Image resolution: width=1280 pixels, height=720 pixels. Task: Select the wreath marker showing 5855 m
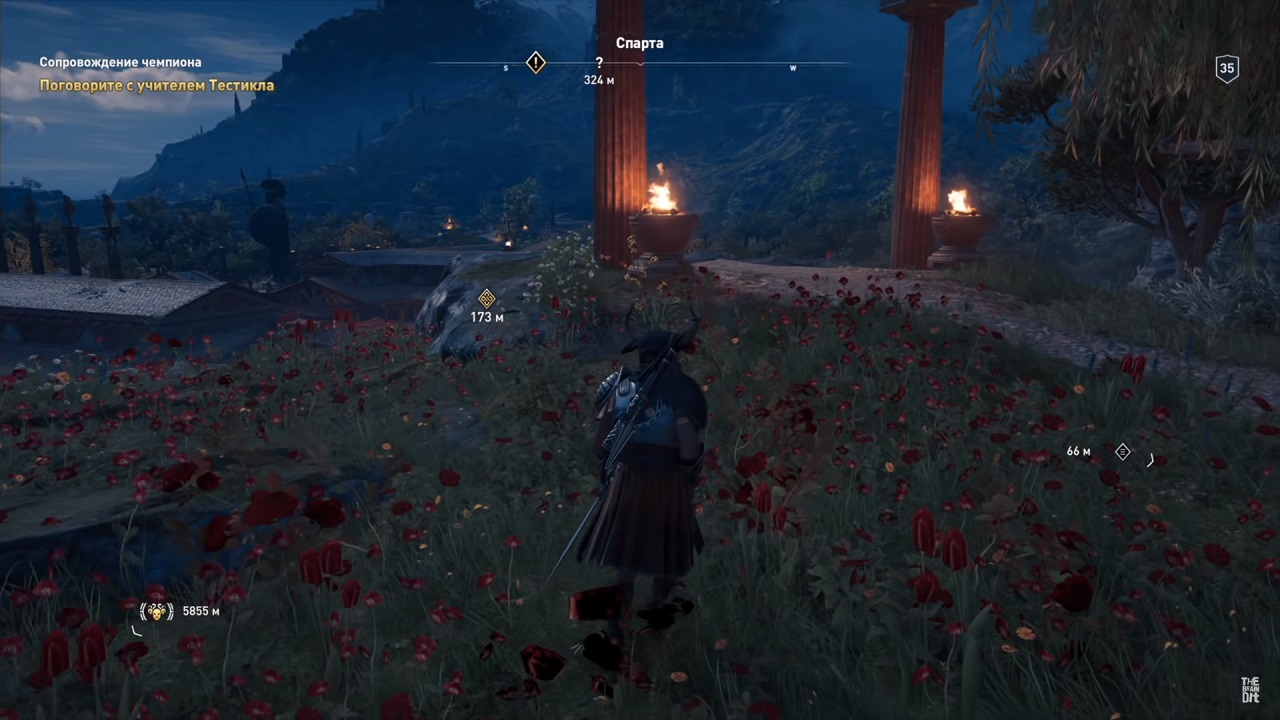coord(157,611)
